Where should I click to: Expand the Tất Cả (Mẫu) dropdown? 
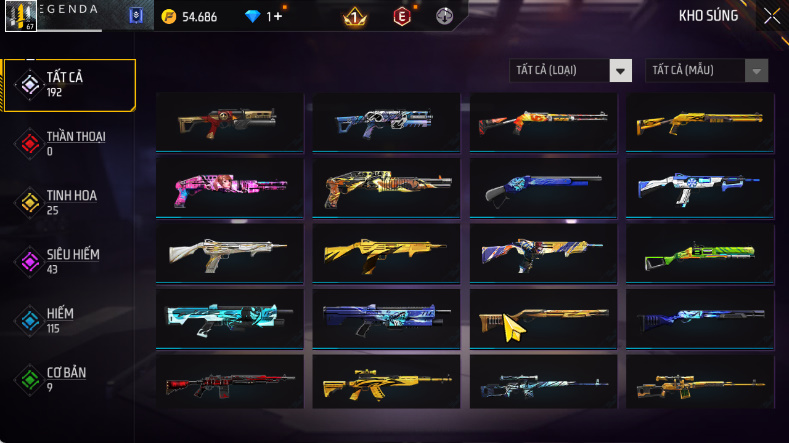coord(757,70)
